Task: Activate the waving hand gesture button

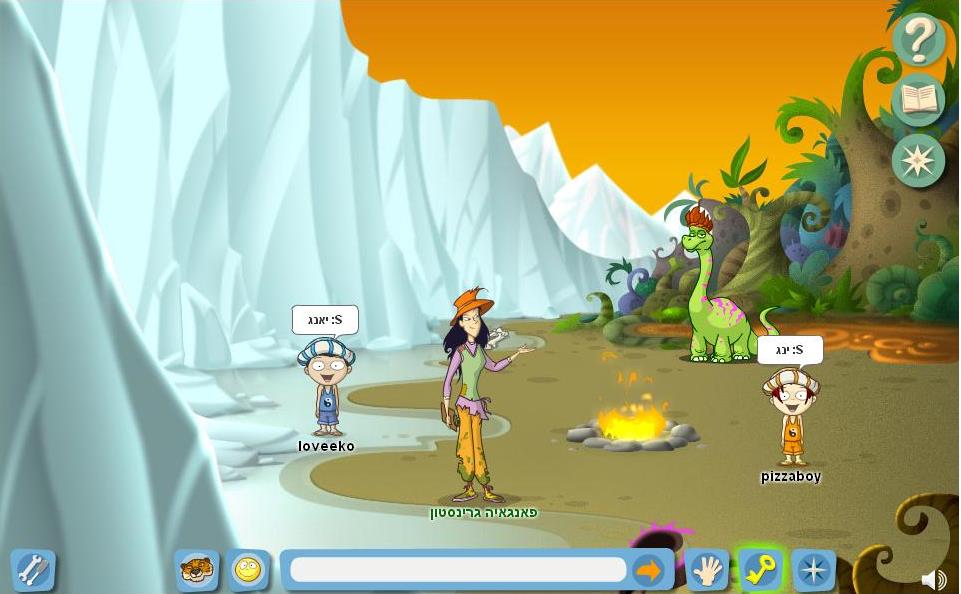Action: pos(707,570)
